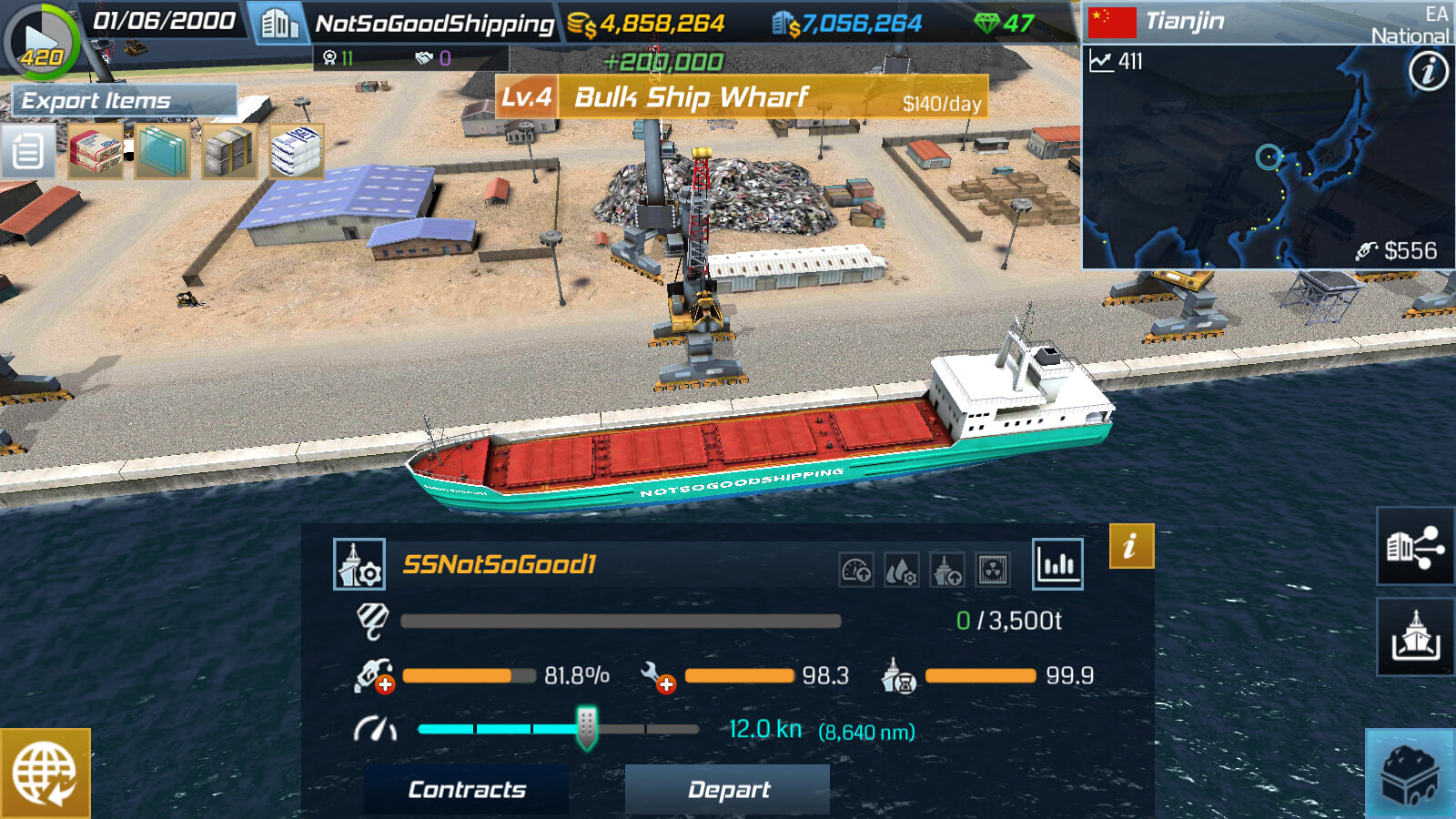View the ship statistics bar chart
1456x819 pixels.
coord(1057,564)
